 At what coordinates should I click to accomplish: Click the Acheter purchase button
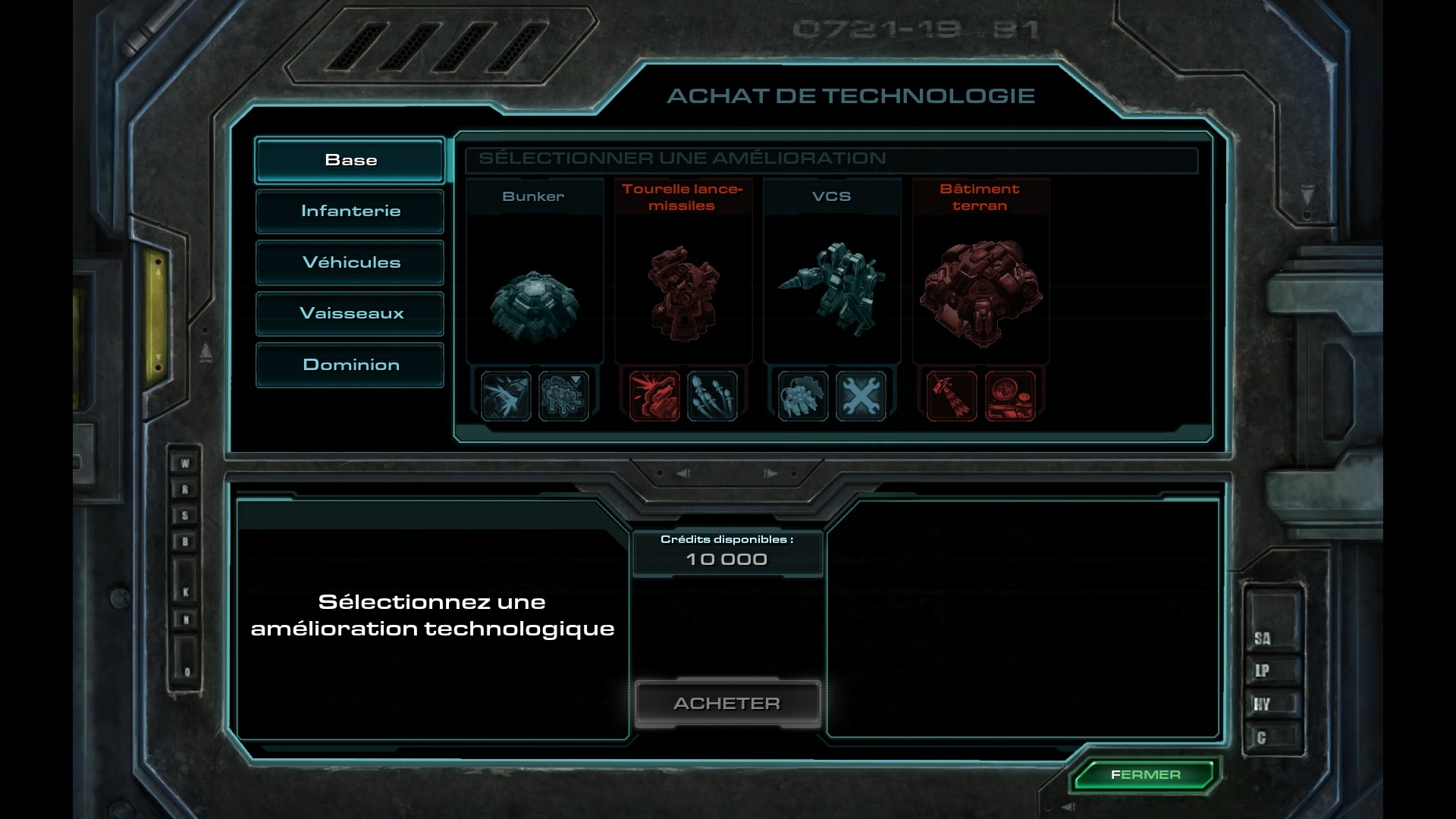(726, 704)
